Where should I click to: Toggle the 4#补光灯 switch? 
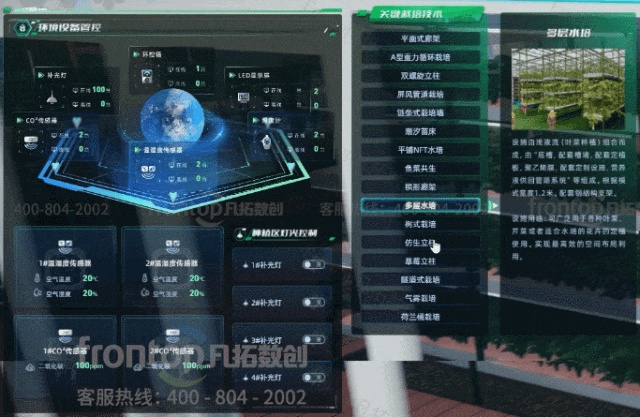coord(313,379)
